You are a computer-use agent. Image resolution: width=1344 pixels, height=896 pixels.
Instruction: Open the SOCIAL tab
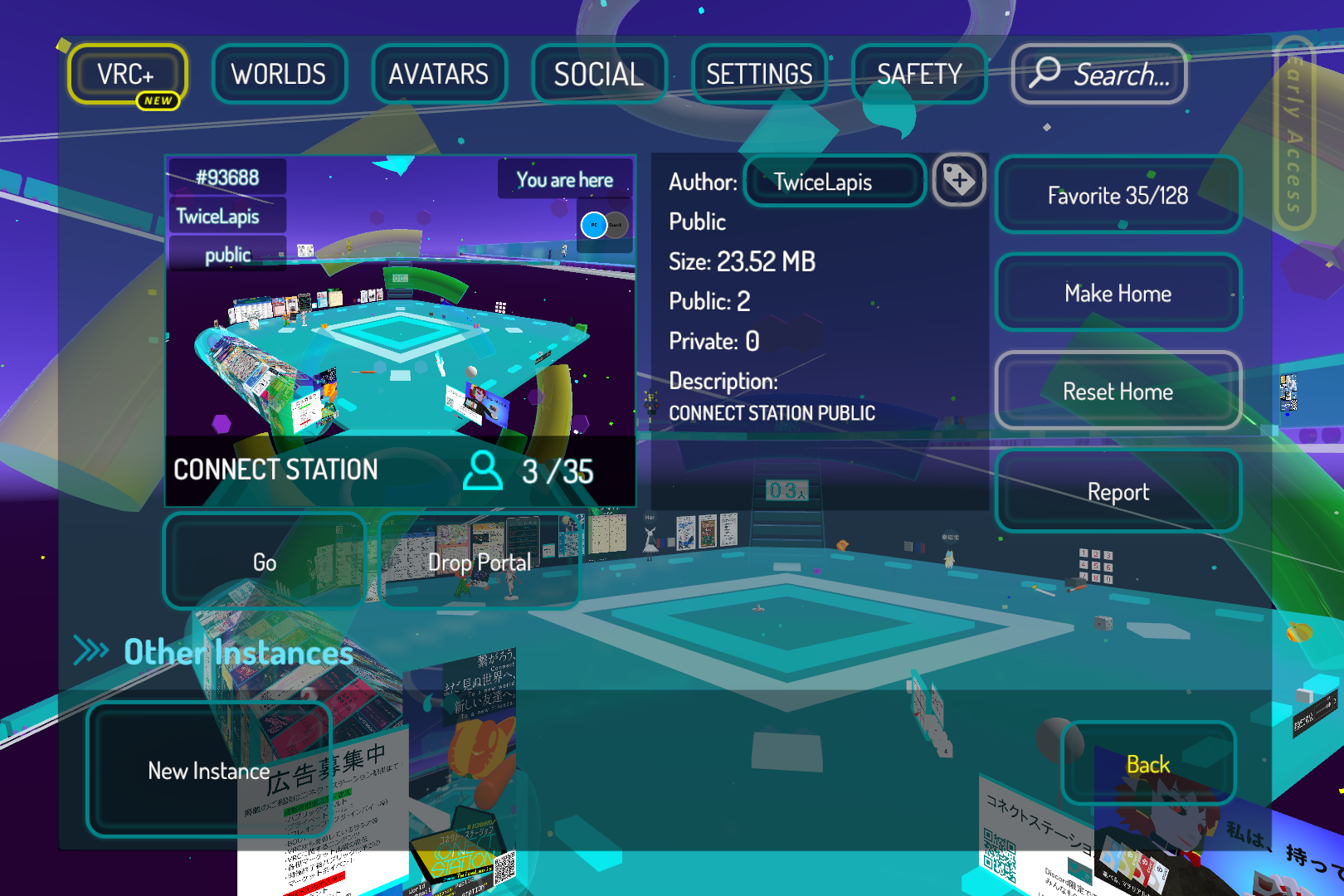[x=599, y=74]
